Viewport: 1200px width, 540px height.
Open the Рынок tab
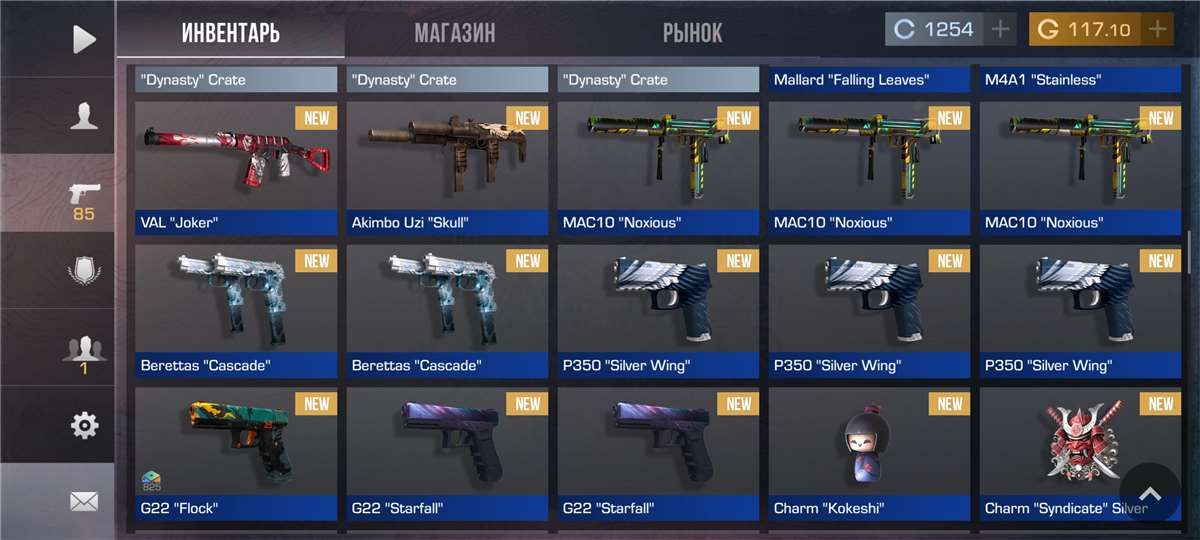pyautogui.click(x=692, y=32)
